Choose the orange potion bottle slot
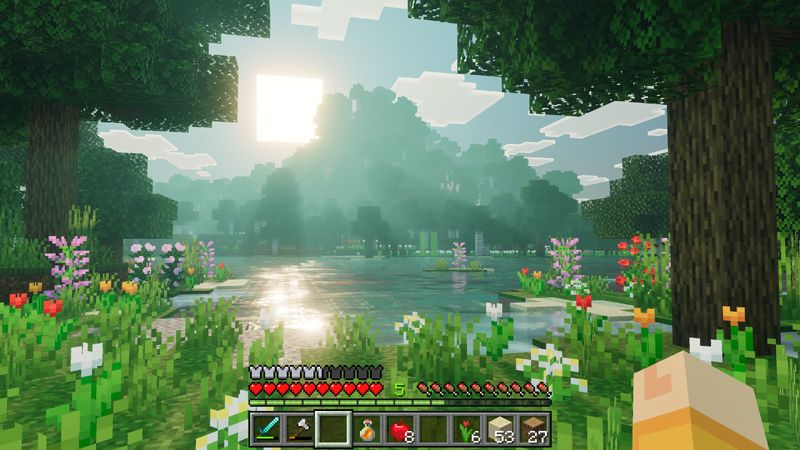The image size is (800, 450). [366, 430]
